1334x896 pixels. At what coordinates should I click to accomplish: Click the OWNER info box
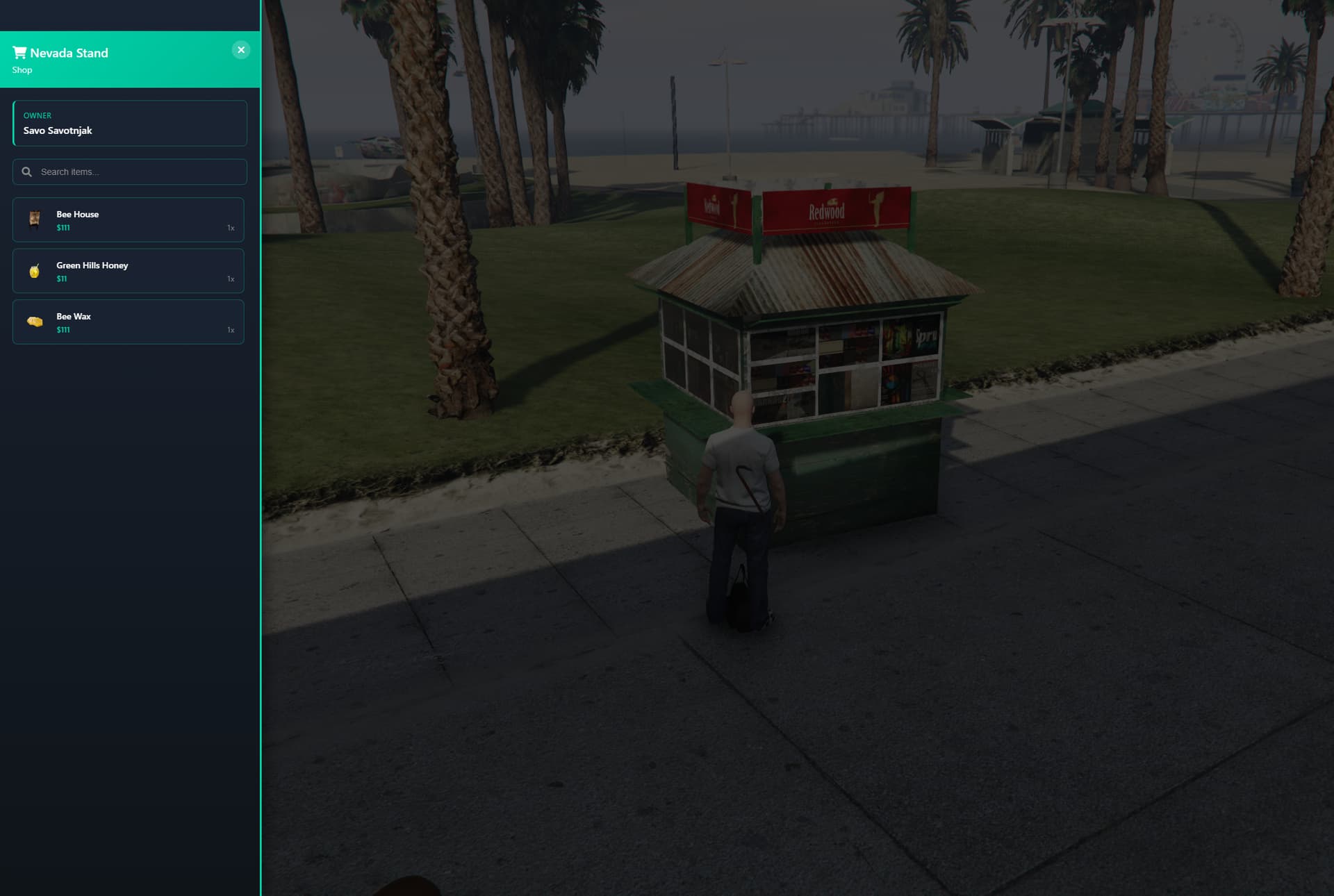(x=129, y=123)
